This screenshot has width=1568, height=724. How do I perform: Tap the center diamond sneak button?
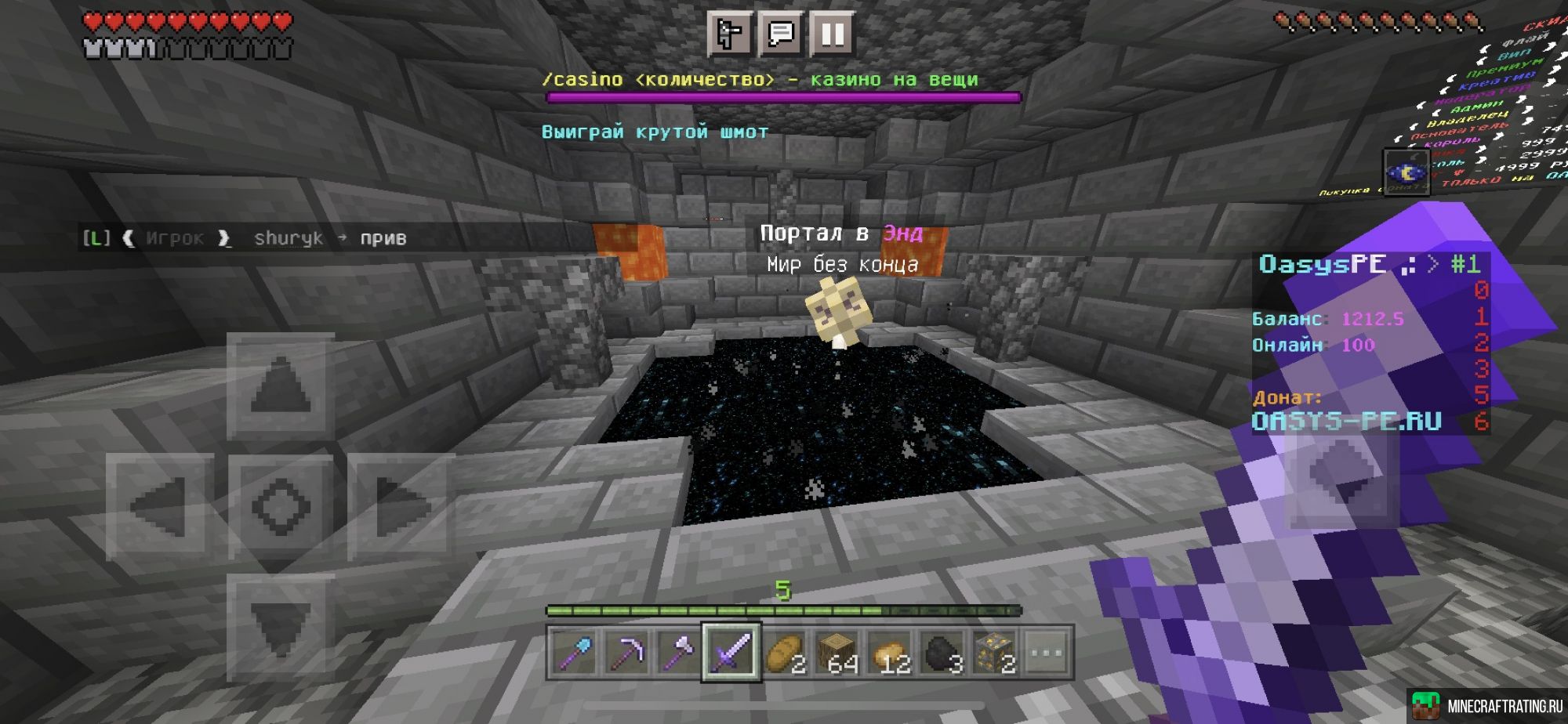281,506
